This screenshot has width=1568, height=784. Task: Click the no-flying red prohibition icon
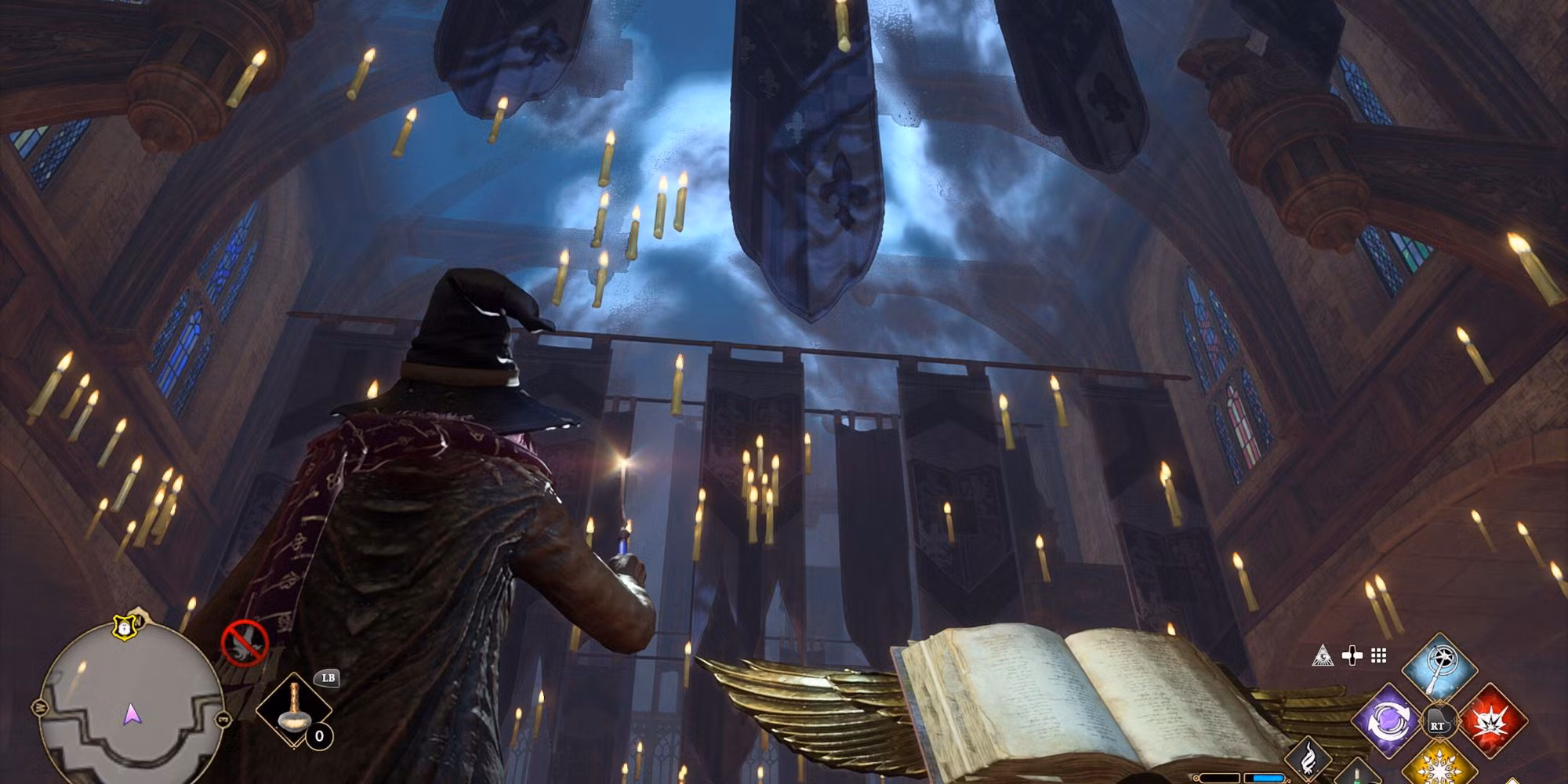[x=245, y=642]
